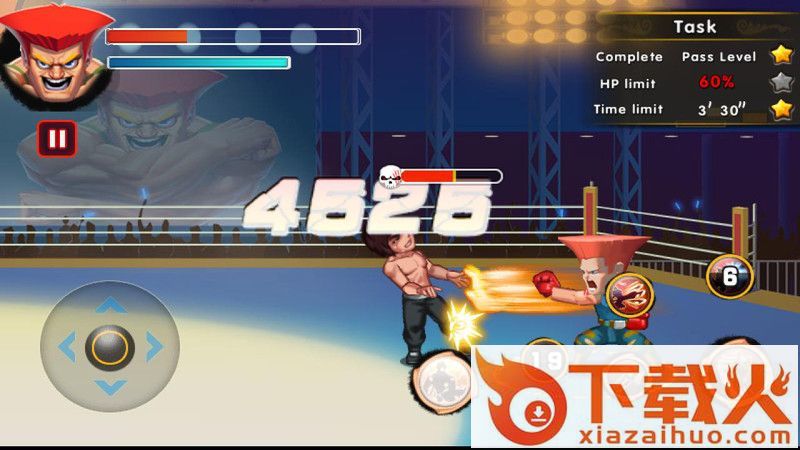800x450 pixels.
Task: Click the xiazaihuo.com watermark logo
Action: (634, 397)
